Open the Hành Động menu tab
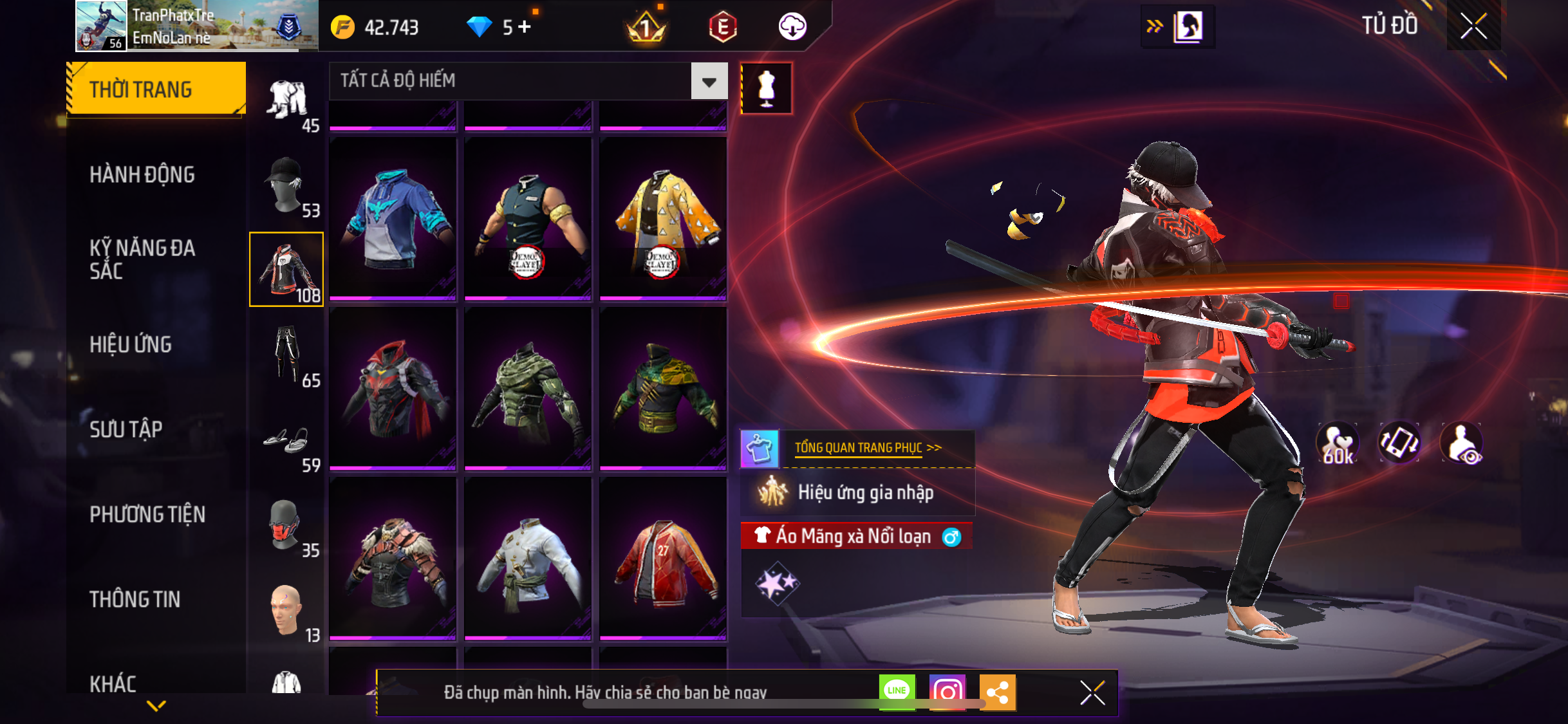This screenshot has height=724, width=1568. [142, 174]
